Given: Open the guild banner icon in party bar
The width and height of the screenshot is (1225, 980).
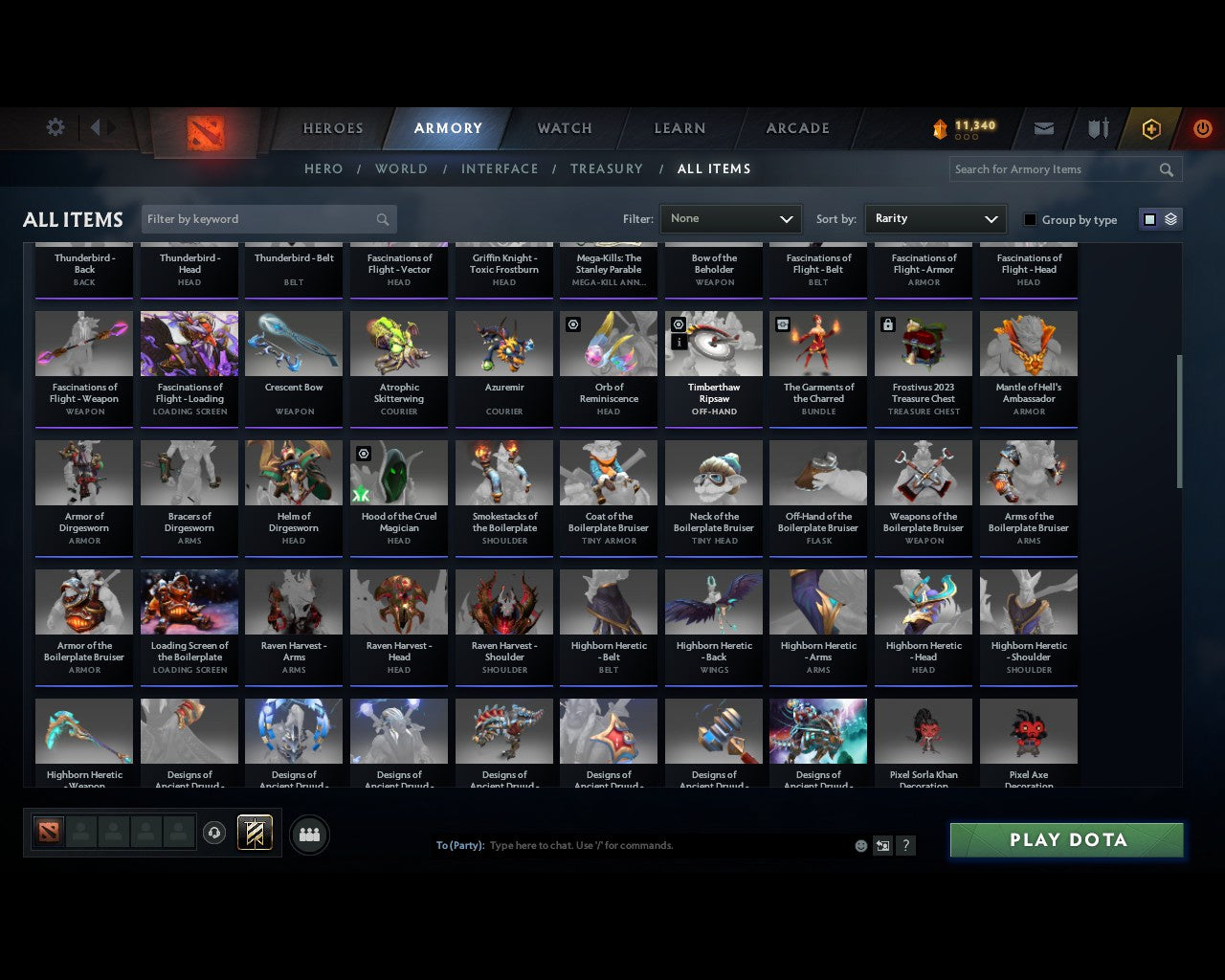Looking at the screenshot, I should (255, 833).
